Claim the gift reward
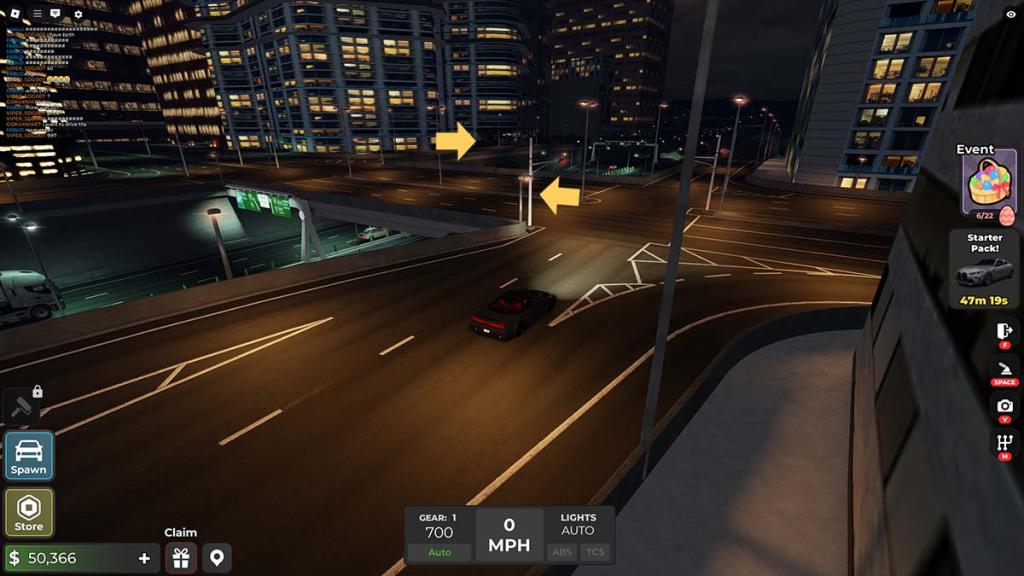The height and width of the screenshot is (576, 1024). click(180, 557)
